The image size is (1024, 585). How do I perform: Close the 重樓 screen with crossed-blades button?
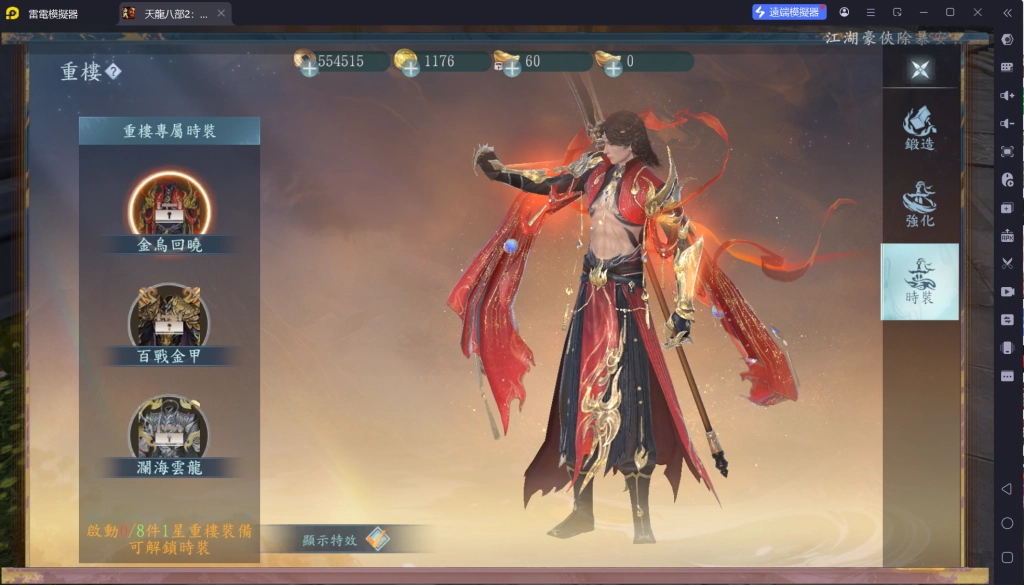[x=920, y=69]
